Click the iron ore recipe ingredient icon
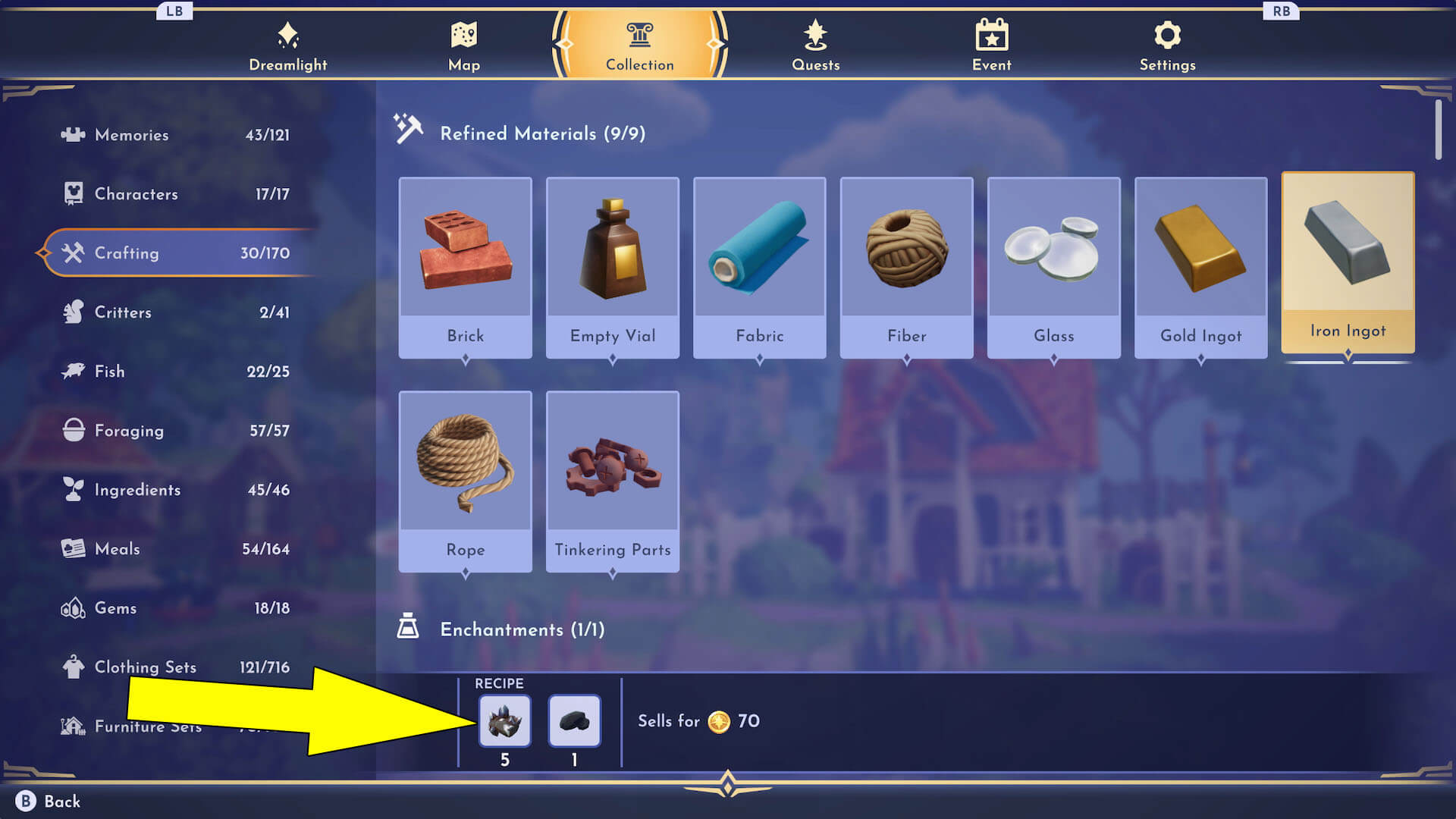Image resolution: width=1456 pixels, height=819 pixels. click(505, 720)
